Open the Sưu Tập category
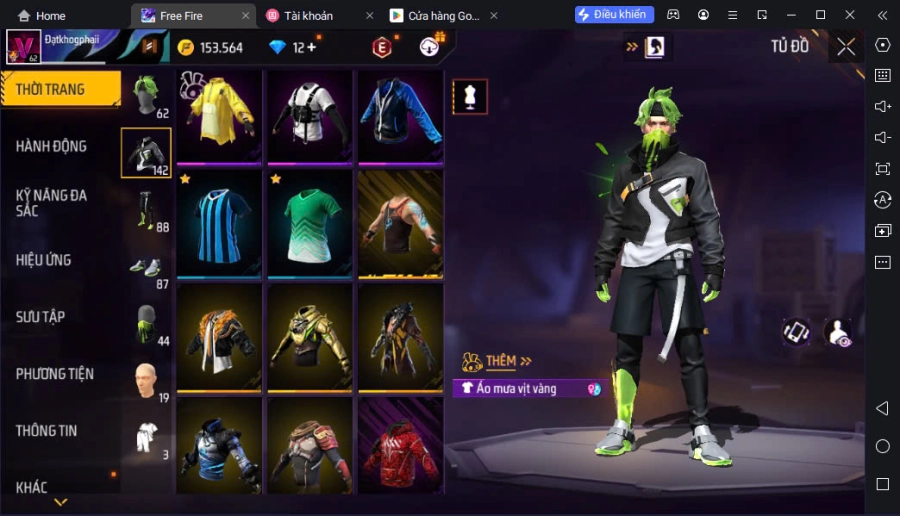 pos(41,317)
